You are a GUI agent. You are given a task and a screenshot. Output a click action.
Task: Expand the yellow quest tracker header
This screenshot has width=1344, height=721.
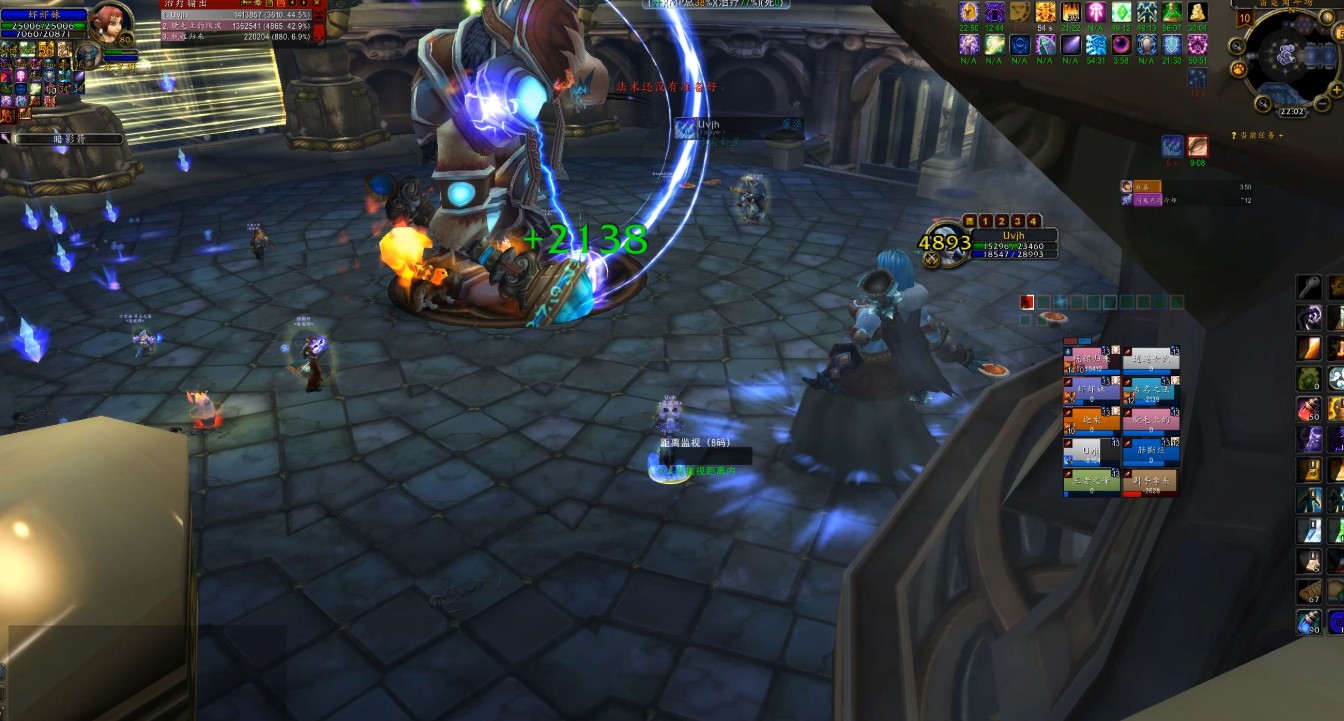tap(1214, 135)
